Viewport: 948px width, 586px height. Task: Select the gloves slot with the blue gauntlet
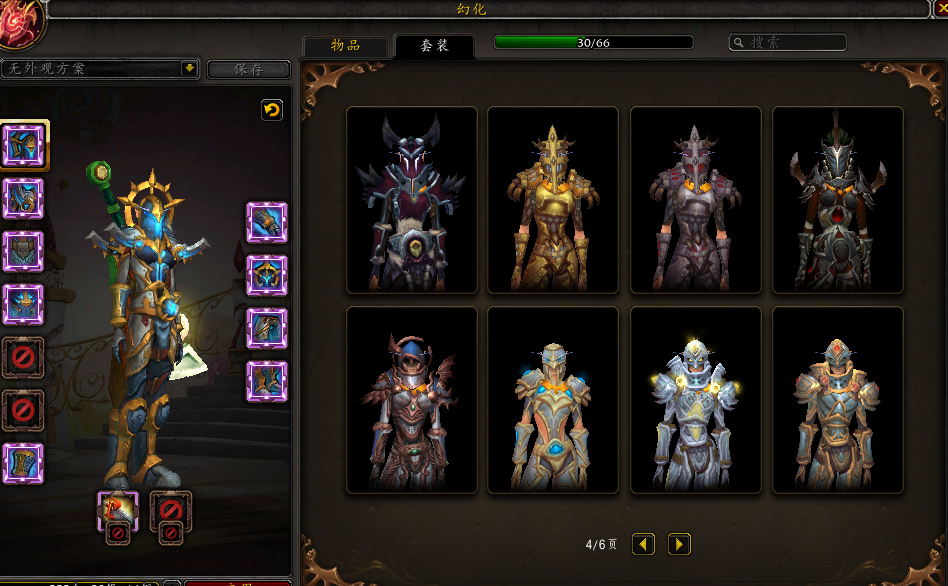click(267, 222)
